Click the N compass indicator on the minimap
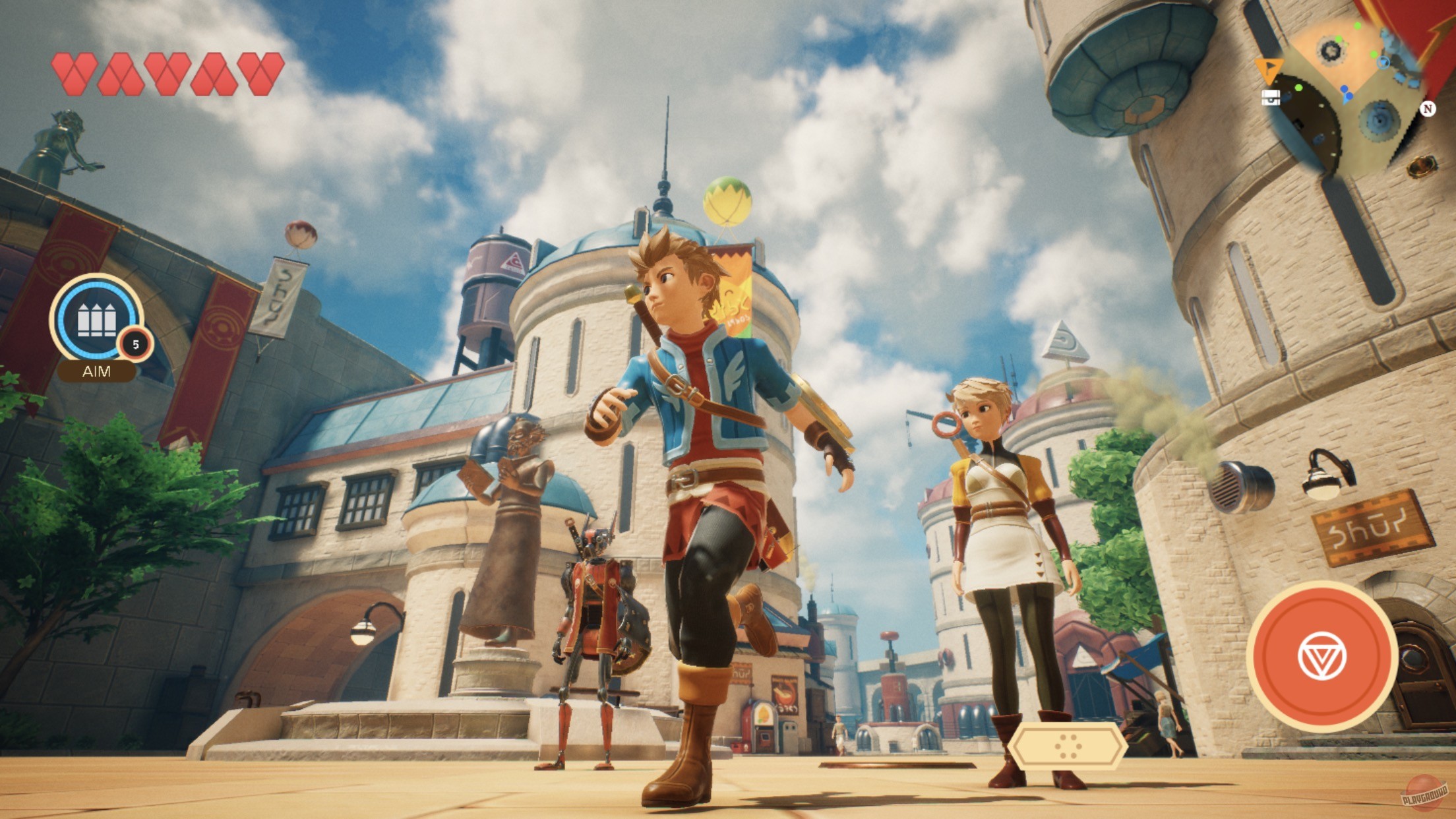The width and height of the screenshot is (1456, 819). click(x=1428, y=109)
